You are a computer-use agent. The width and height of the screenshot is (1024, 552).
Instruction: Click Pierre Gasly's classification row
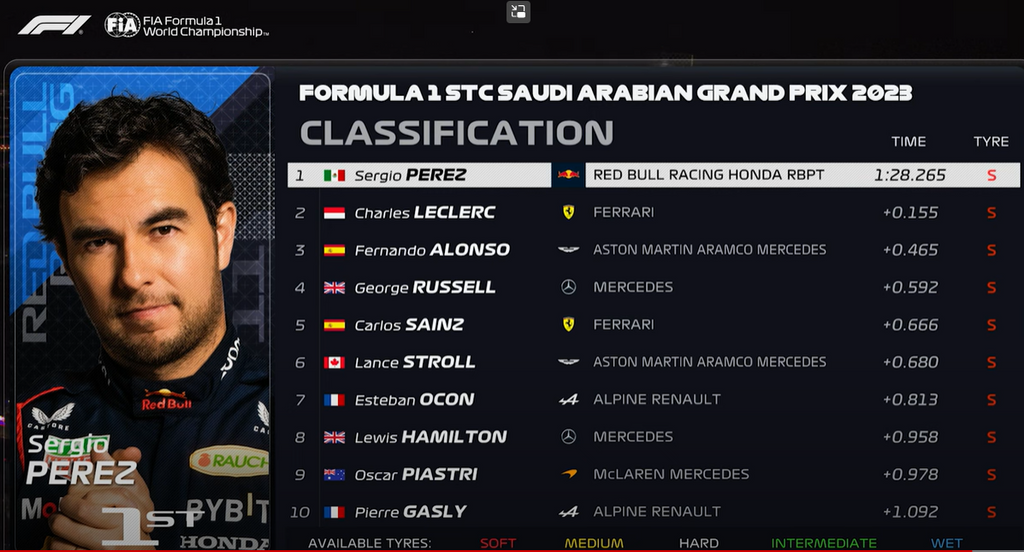[x=410, y=512]
